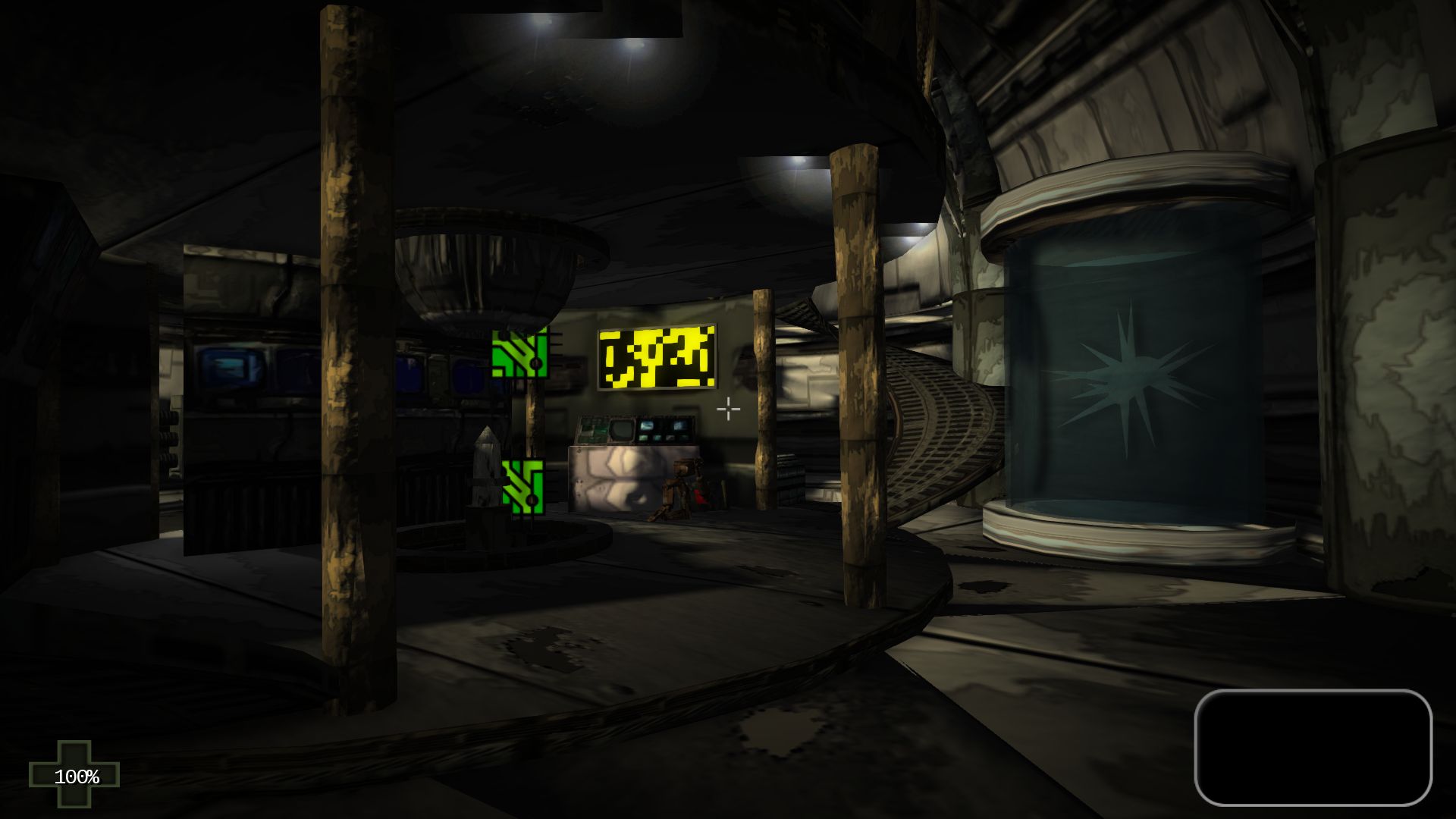Click the crosshair at screen center
The width and height of the screenshot is (1456, 819).
tap(727, 409)
